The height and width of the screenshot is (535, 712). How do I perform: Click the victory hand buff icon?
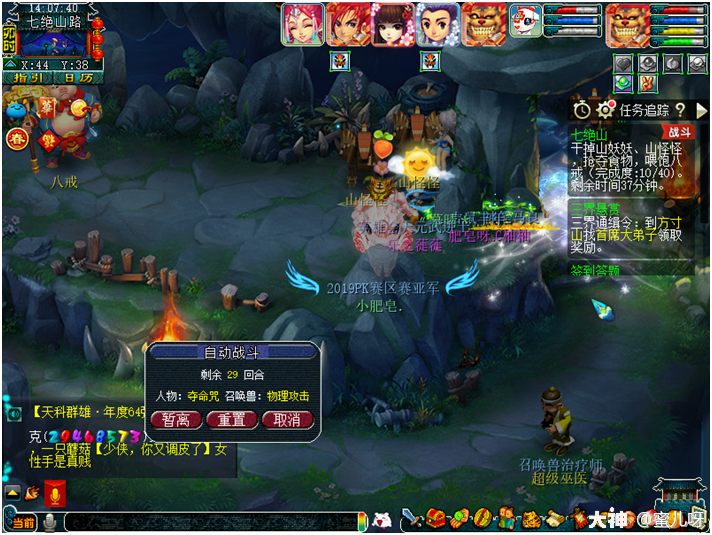[x=646, y=84]
